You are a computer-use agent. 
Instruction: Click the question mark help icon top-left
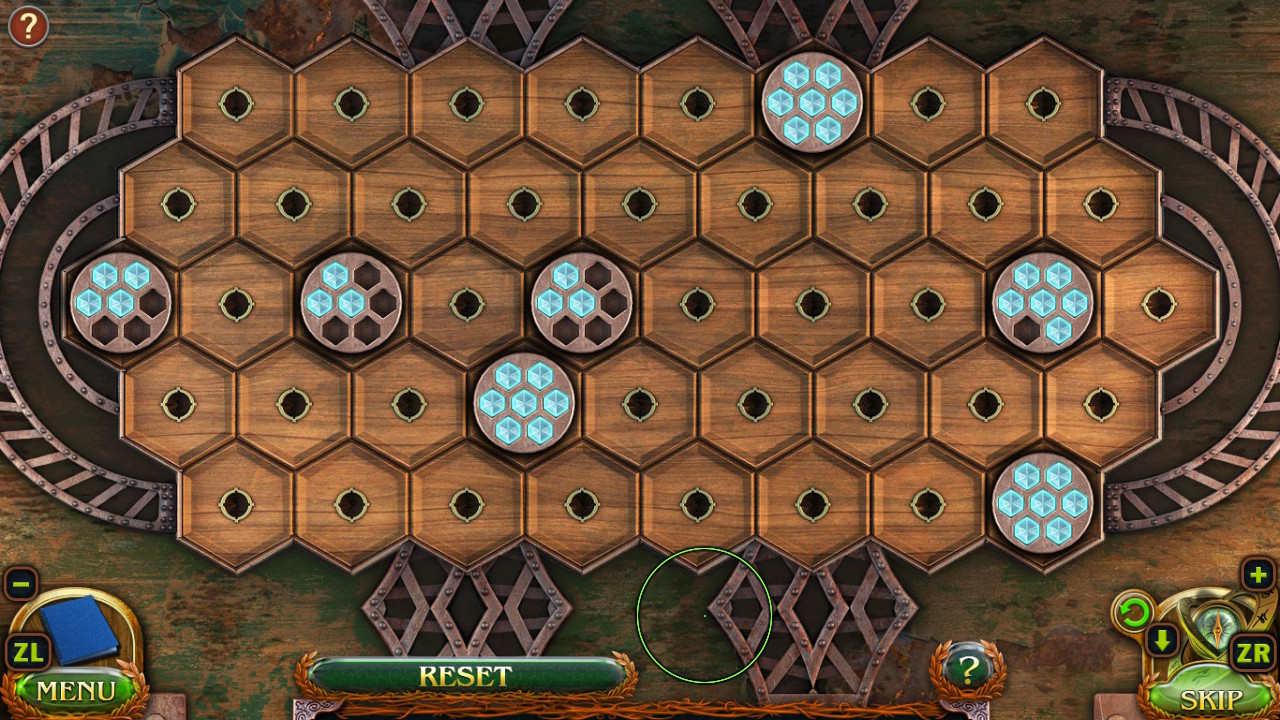27,26
